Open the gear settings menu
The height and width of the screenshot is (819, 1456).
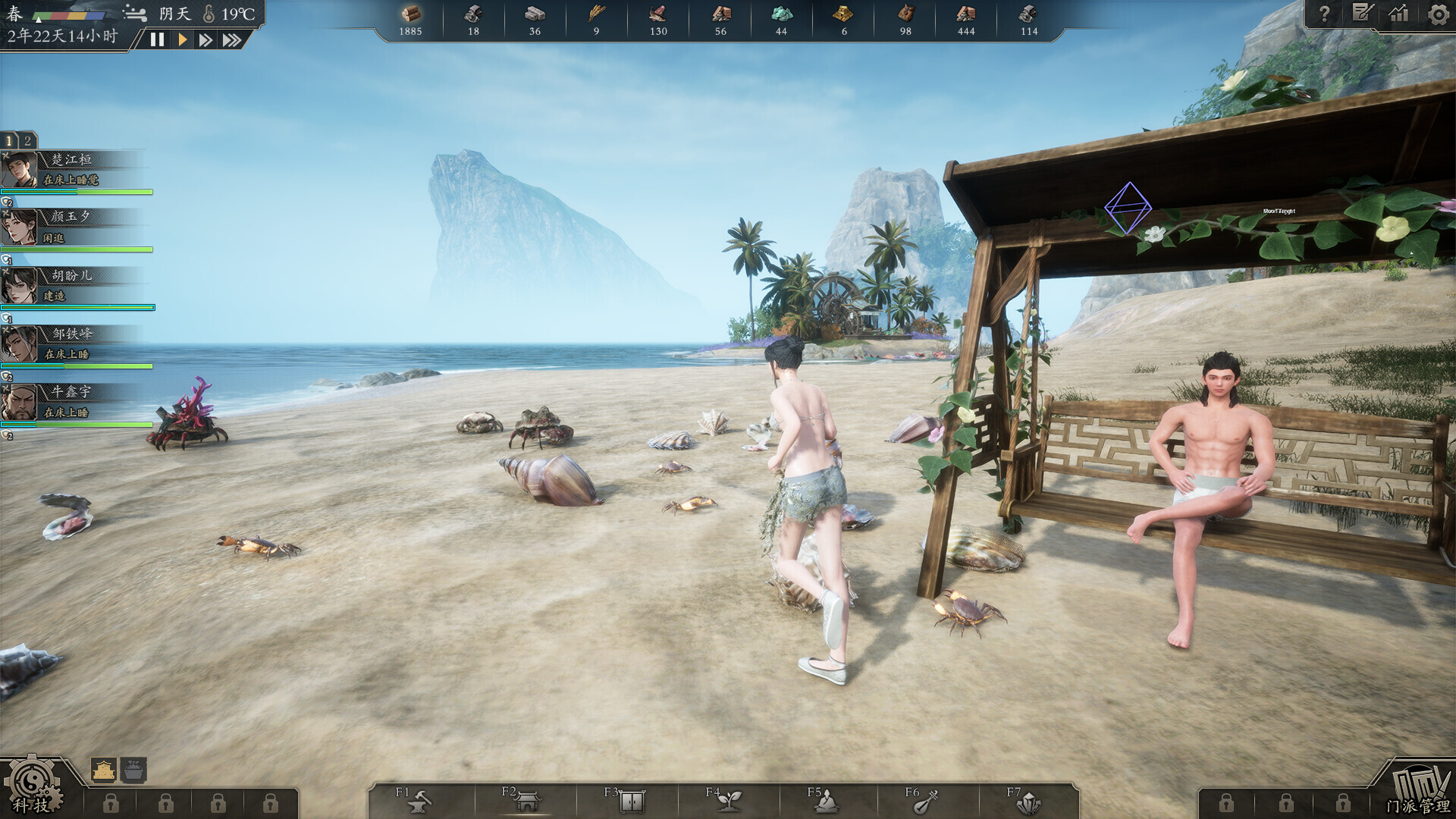(1437, 14)
